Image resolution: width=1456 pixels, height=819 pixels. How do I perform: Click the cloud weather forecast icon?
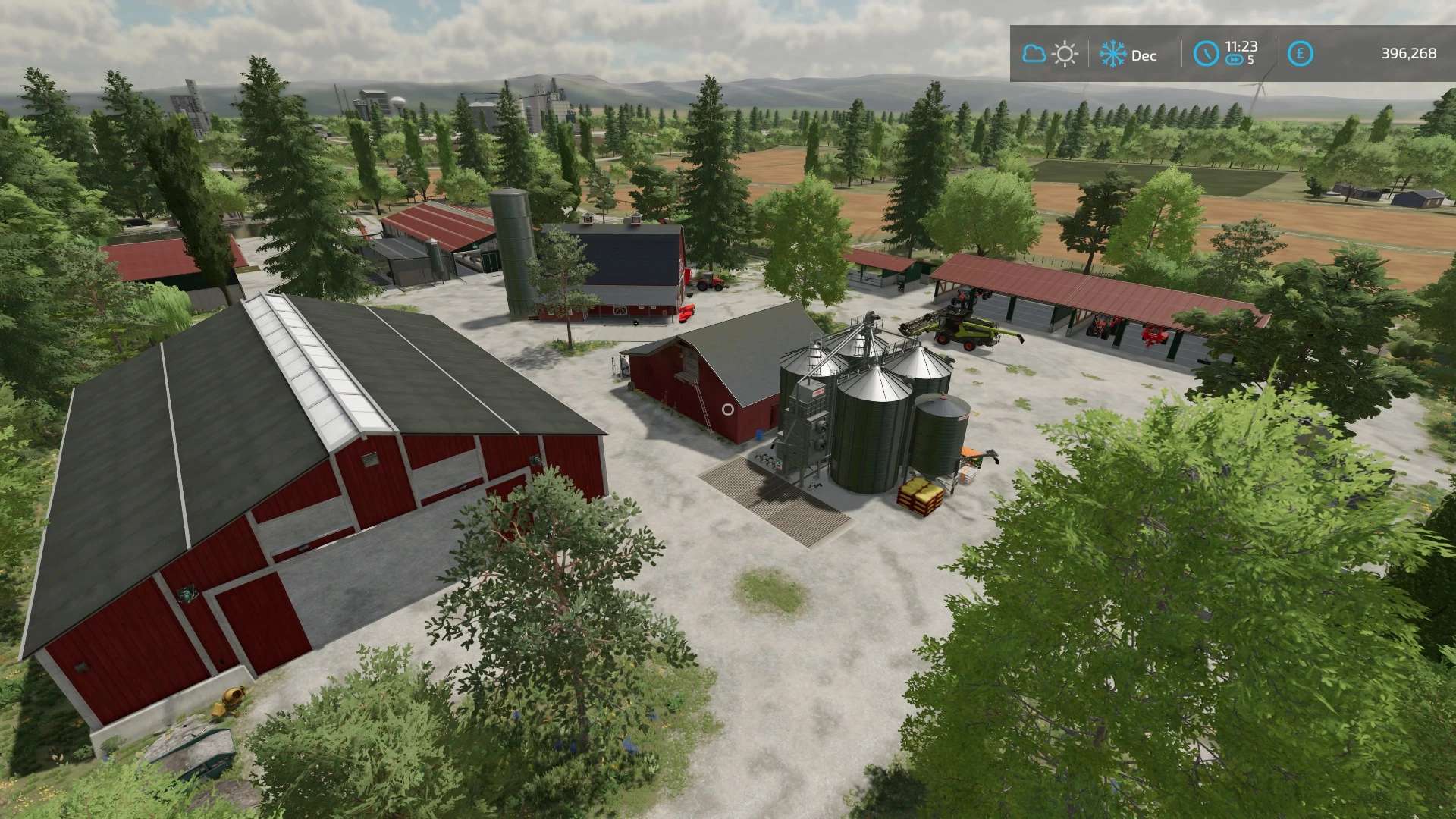(x=1034, y=54)
